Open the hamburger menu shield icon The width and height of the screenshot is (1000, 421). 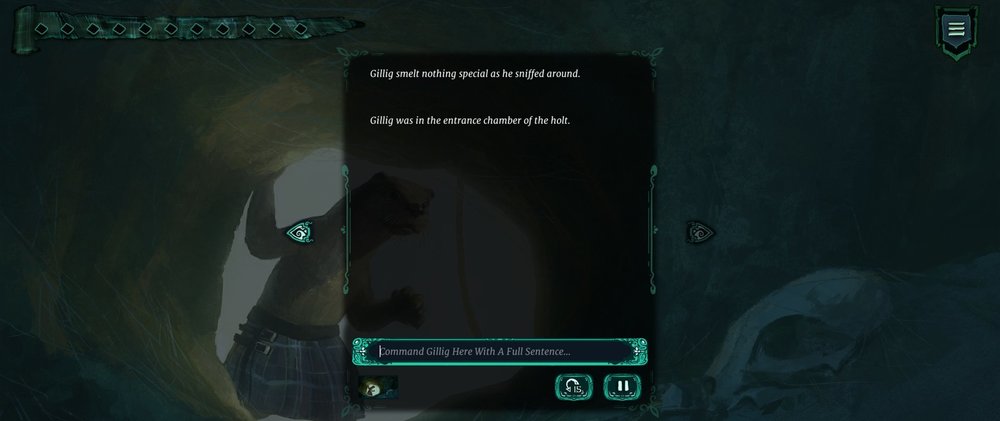[x=956, y=29]
